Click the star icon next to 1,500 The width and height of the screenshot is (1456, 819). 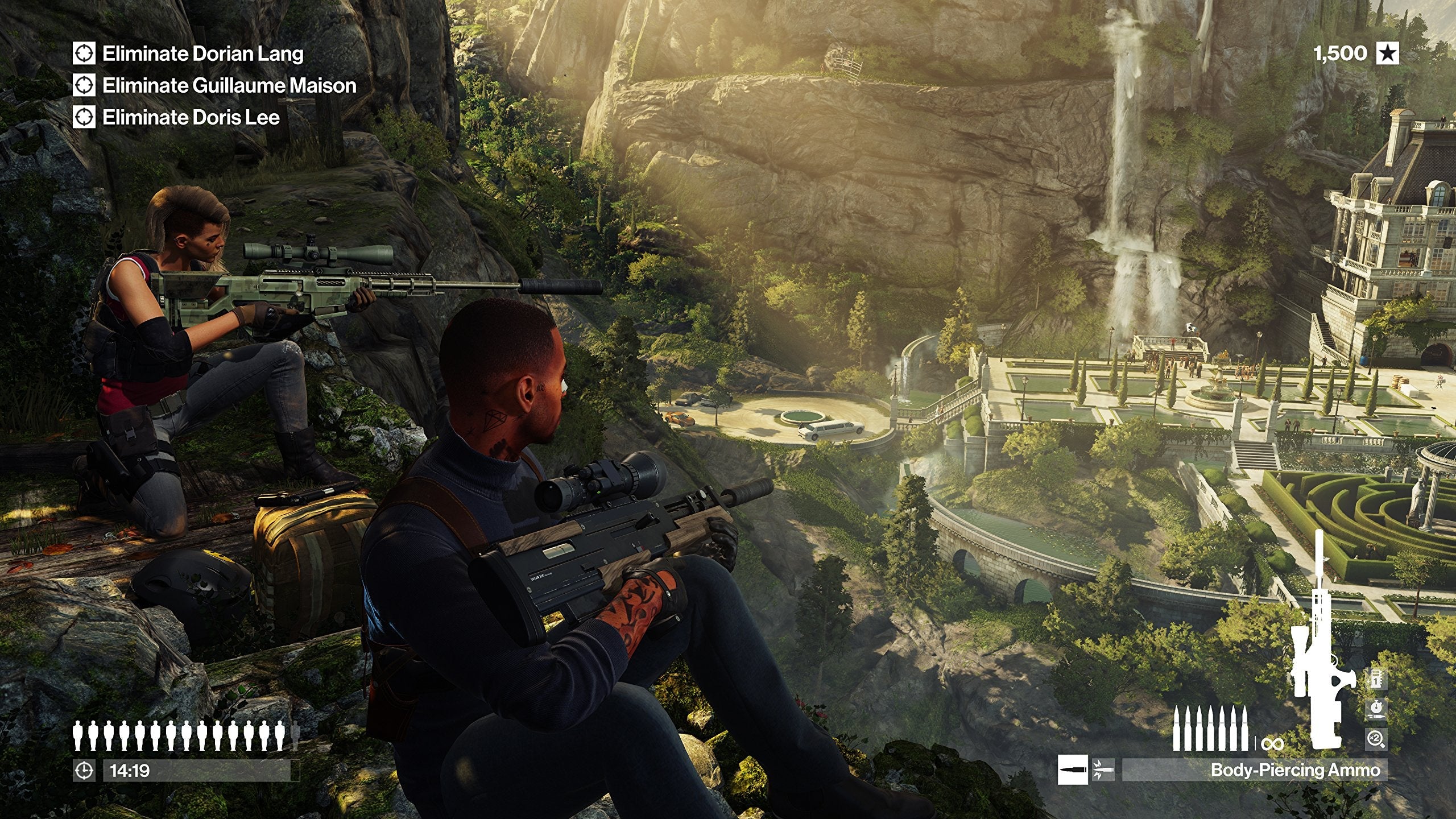tap(1388, 52)
